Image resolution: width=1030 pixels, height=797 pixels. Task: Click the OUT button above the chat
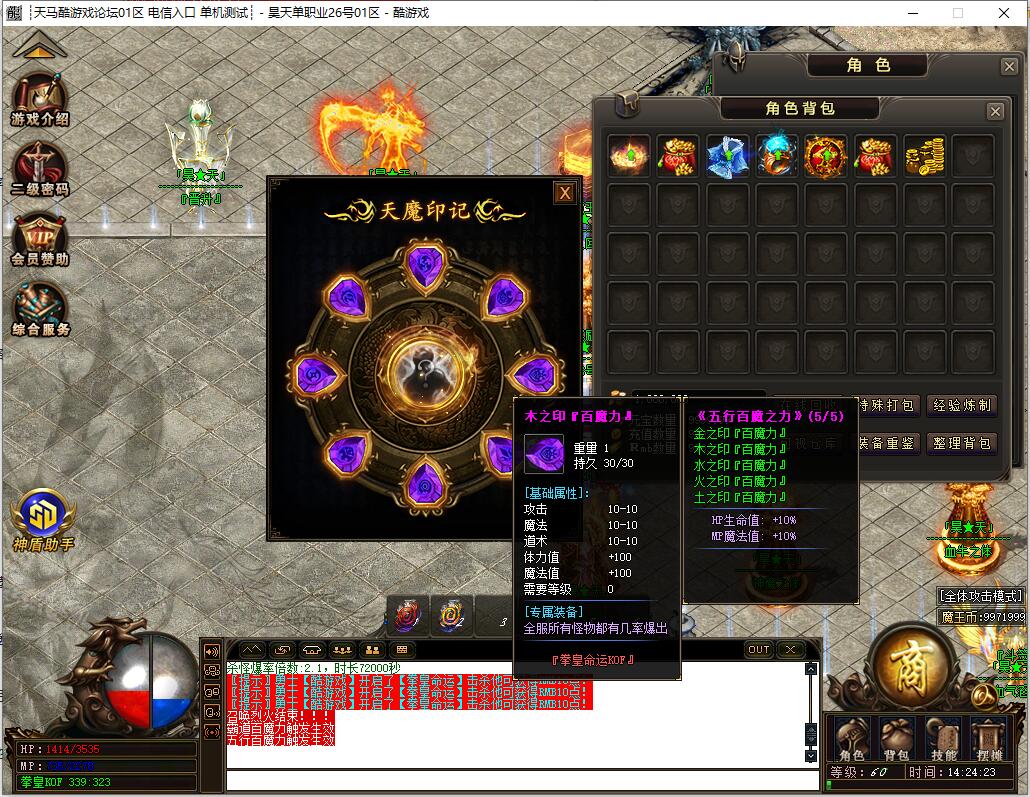click(759, 650)
